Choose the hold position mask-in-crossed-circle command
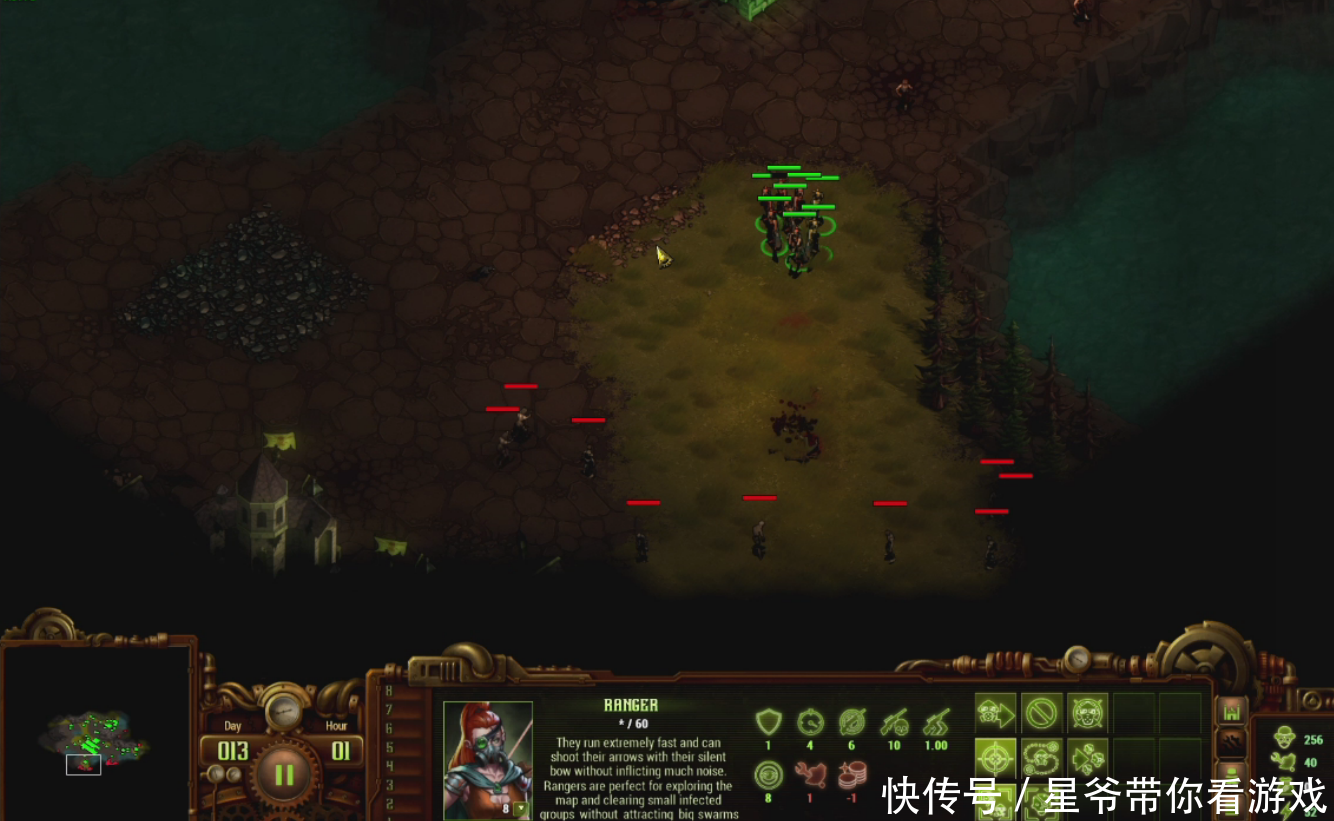 [1088, 714]
